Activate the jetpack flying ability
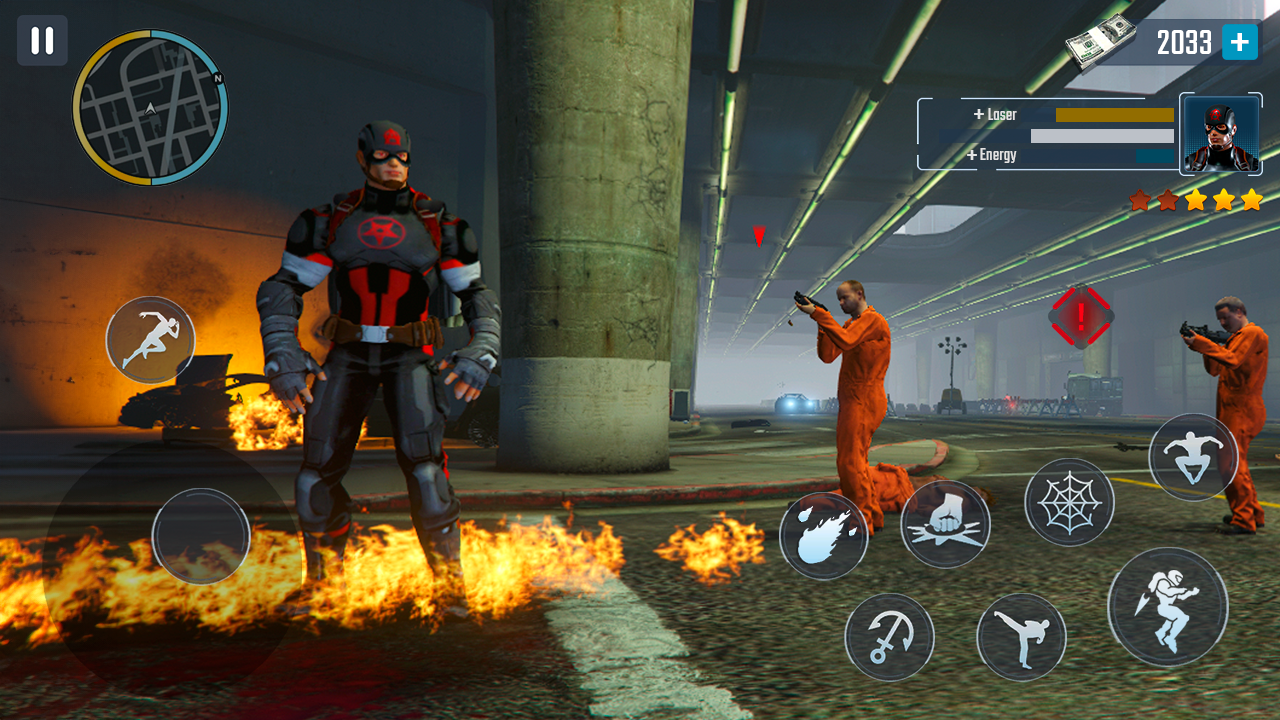 click(1167, 607)
